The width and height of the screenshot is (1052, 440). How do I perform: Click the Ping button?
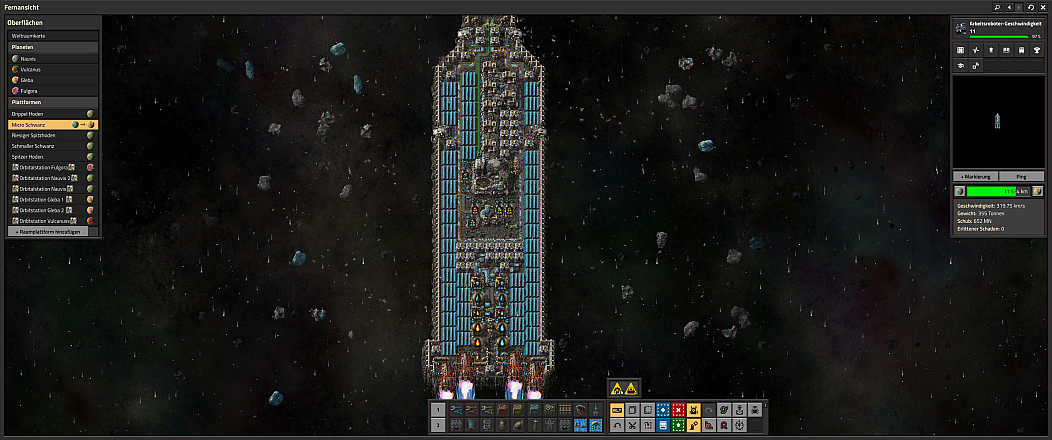pyautogui.click(x=1022, y=176)
